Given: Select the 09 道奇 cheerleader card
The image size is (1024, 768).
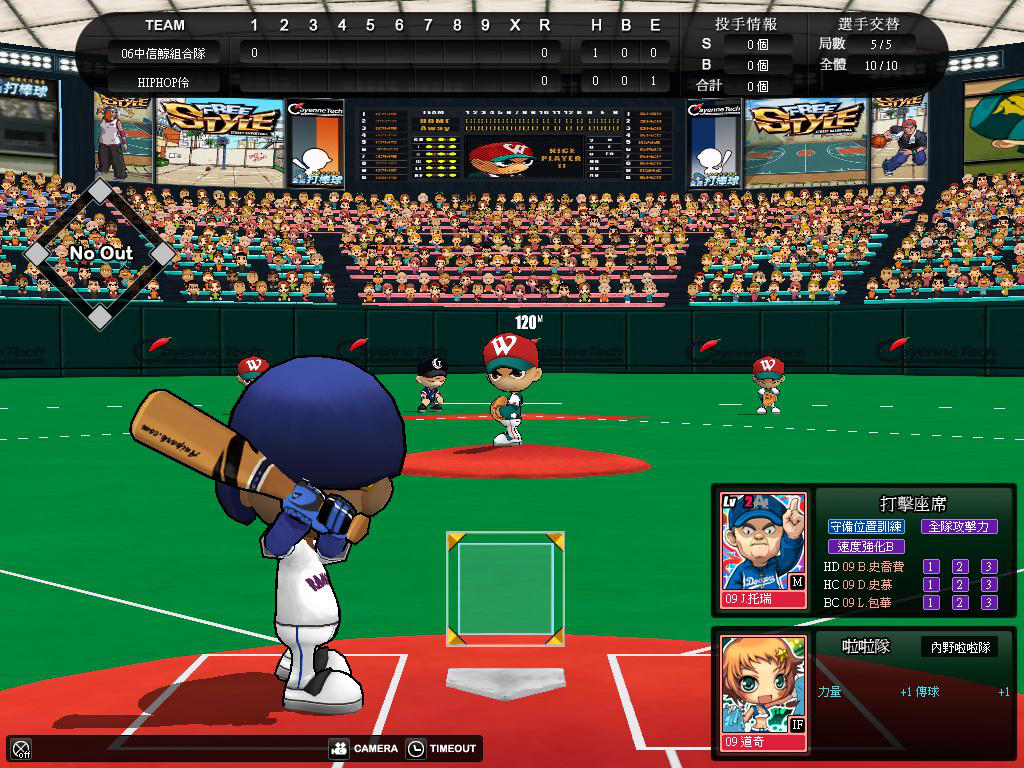Looking at the screenshot, I should [x=764, y=692].
